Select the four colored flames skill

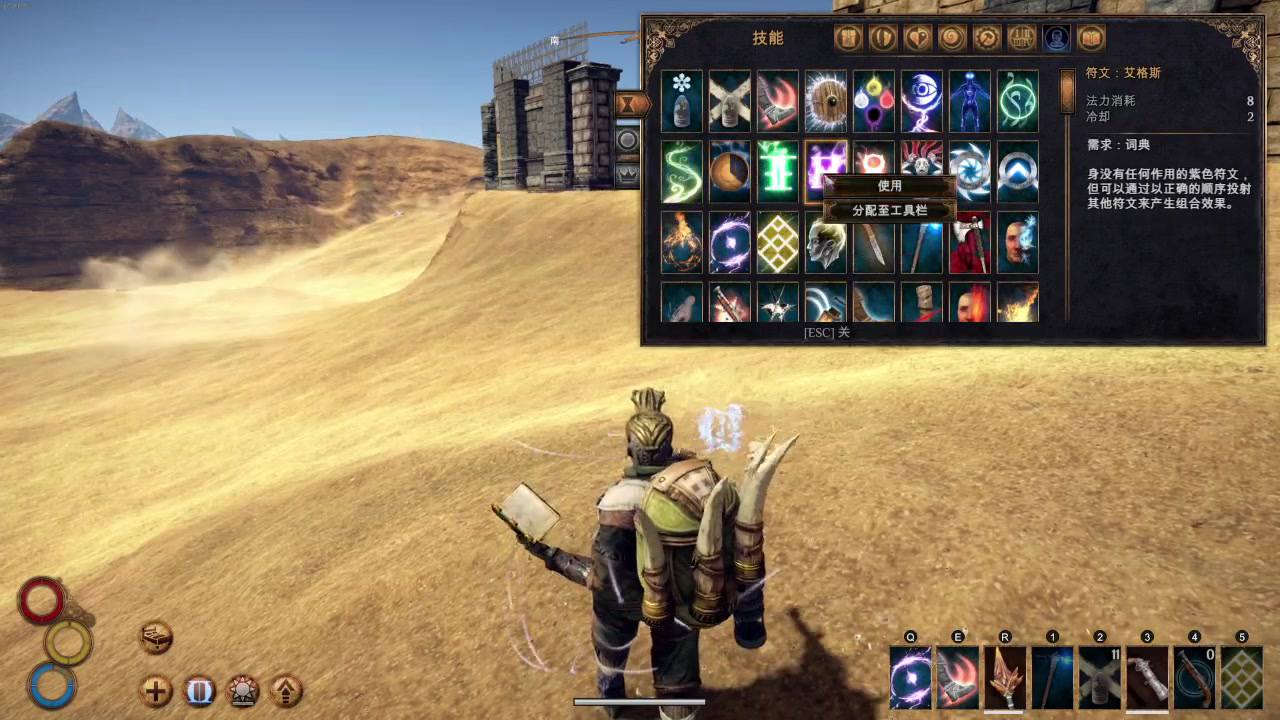[x=874, y=100]
